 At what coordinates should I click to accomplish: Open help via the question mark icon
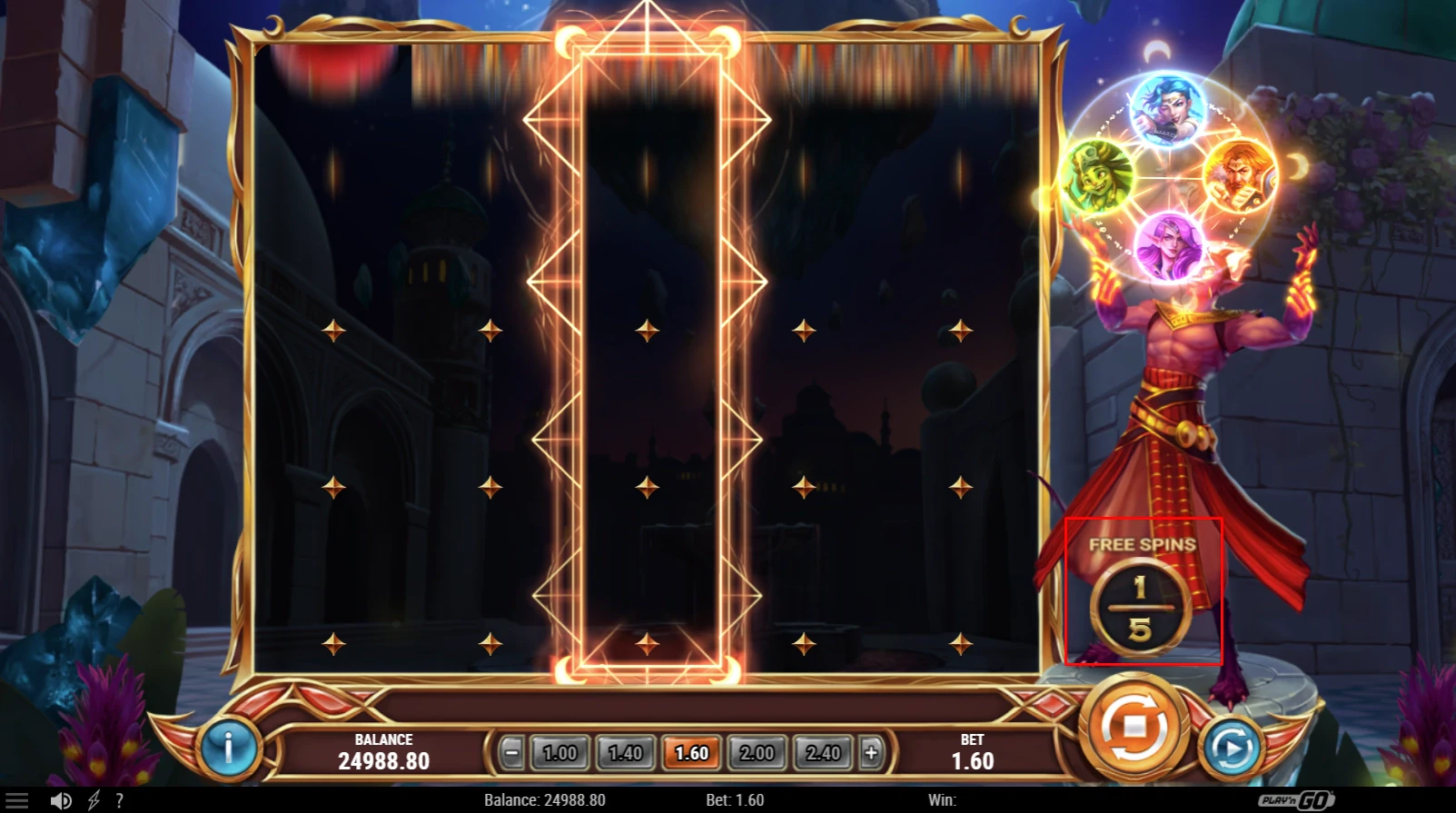click(119, 800)
